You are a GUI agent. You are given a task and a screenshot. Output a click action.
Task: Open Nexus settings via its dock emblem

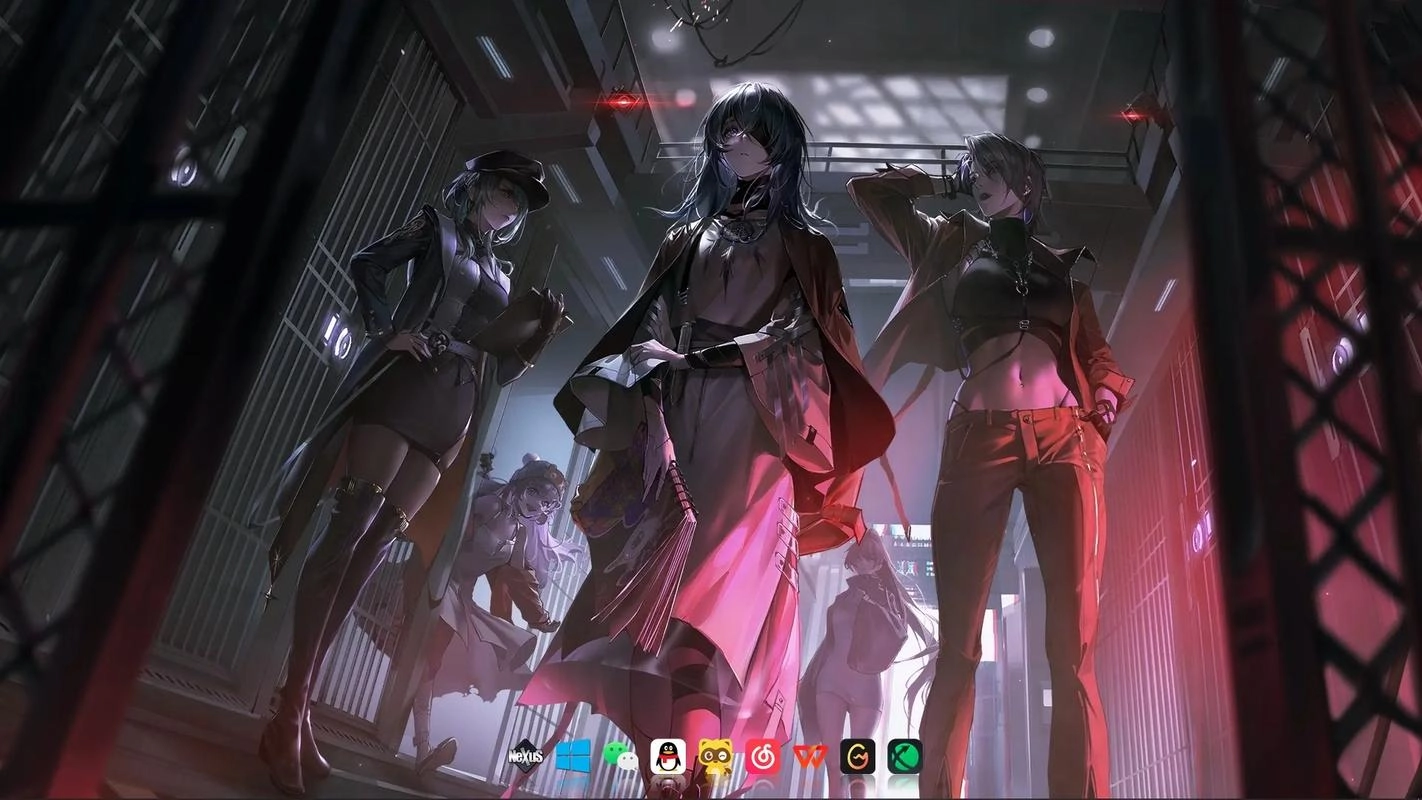tap(527, 757)
